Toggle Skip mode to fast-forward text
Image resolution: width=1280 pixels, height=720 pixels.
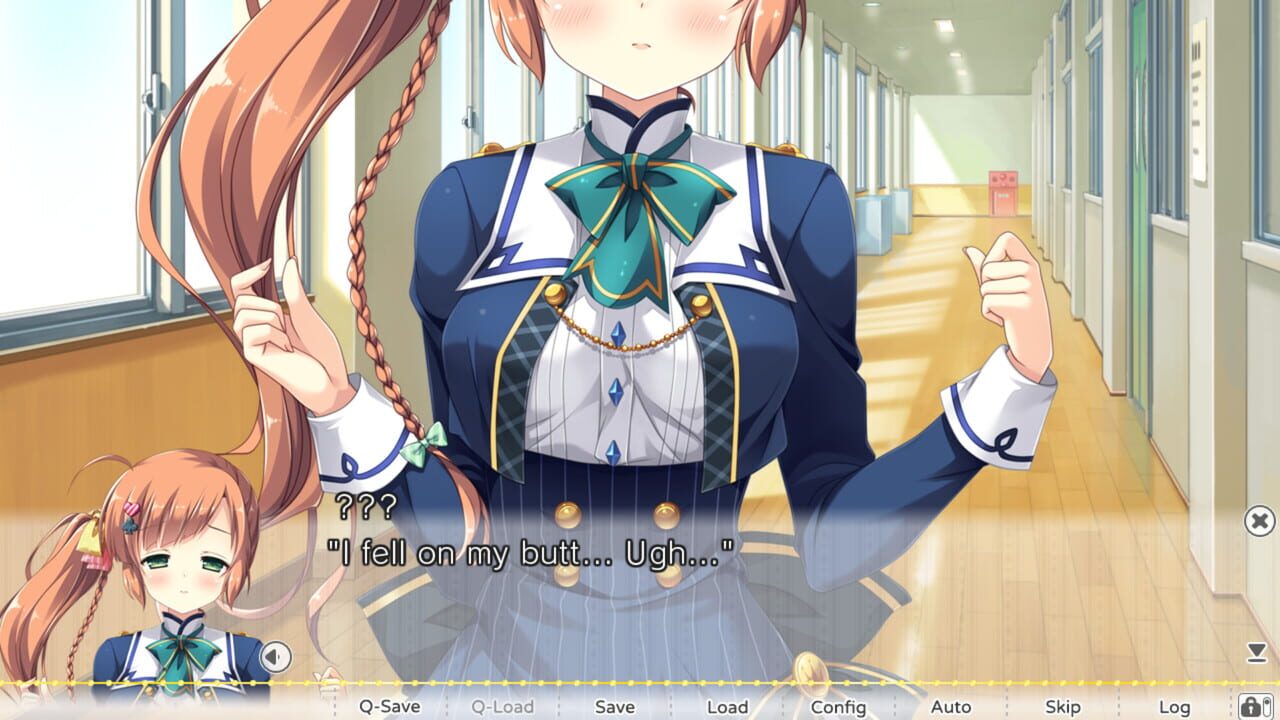click(1065, 706)
